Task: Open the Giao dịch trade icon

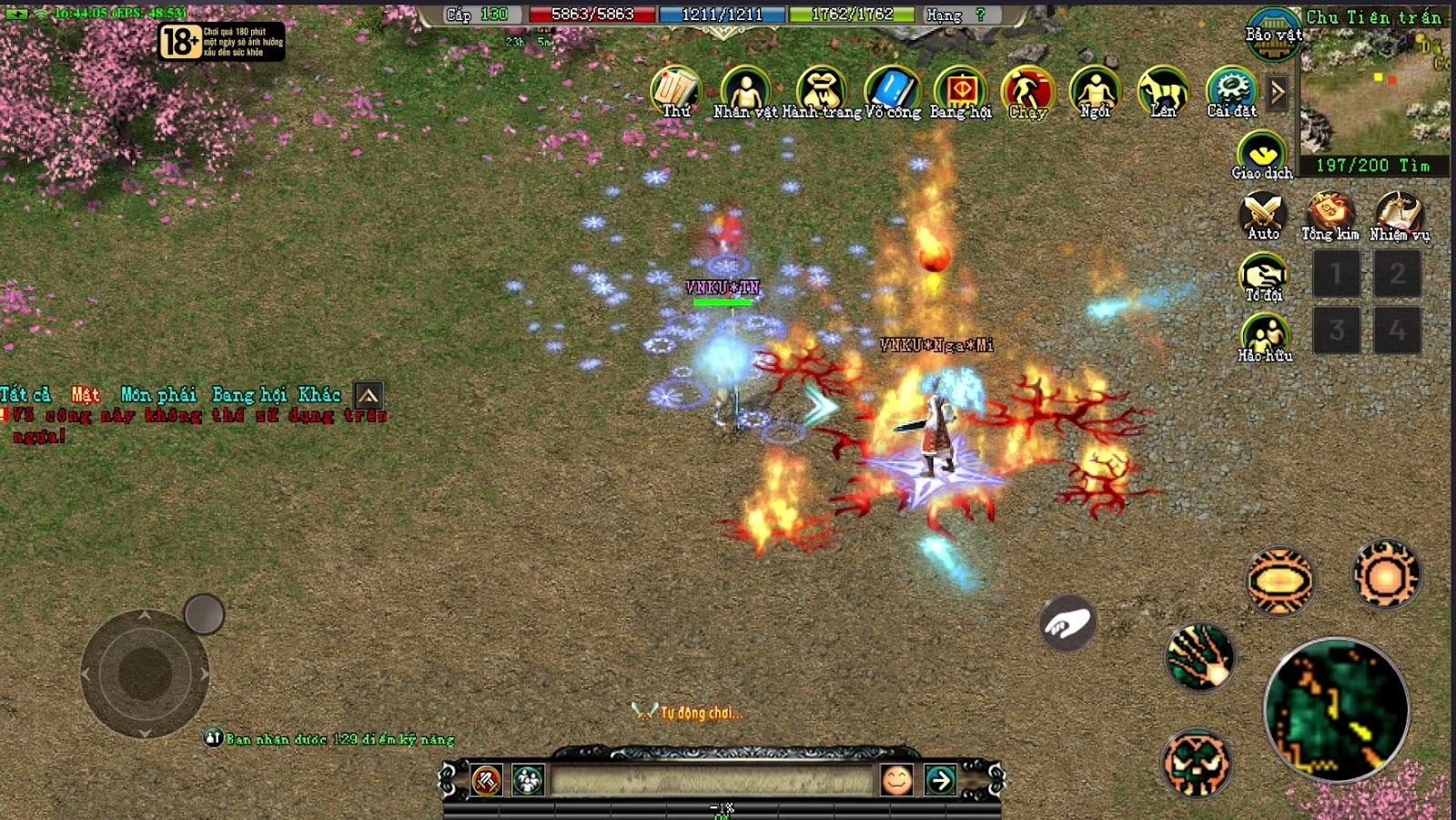Action: [1262, 155]
